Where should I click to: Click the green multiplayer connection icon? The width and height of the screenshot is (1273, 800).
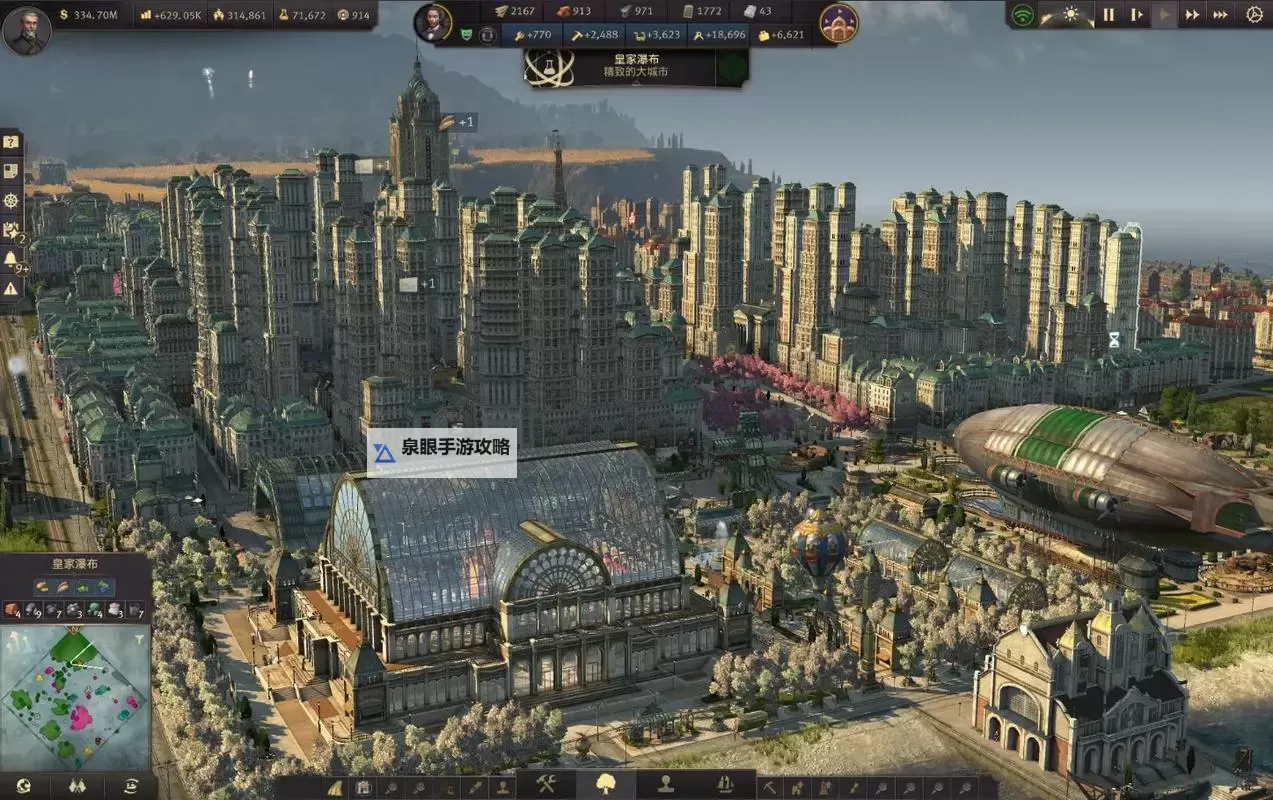click(1022, 15)
